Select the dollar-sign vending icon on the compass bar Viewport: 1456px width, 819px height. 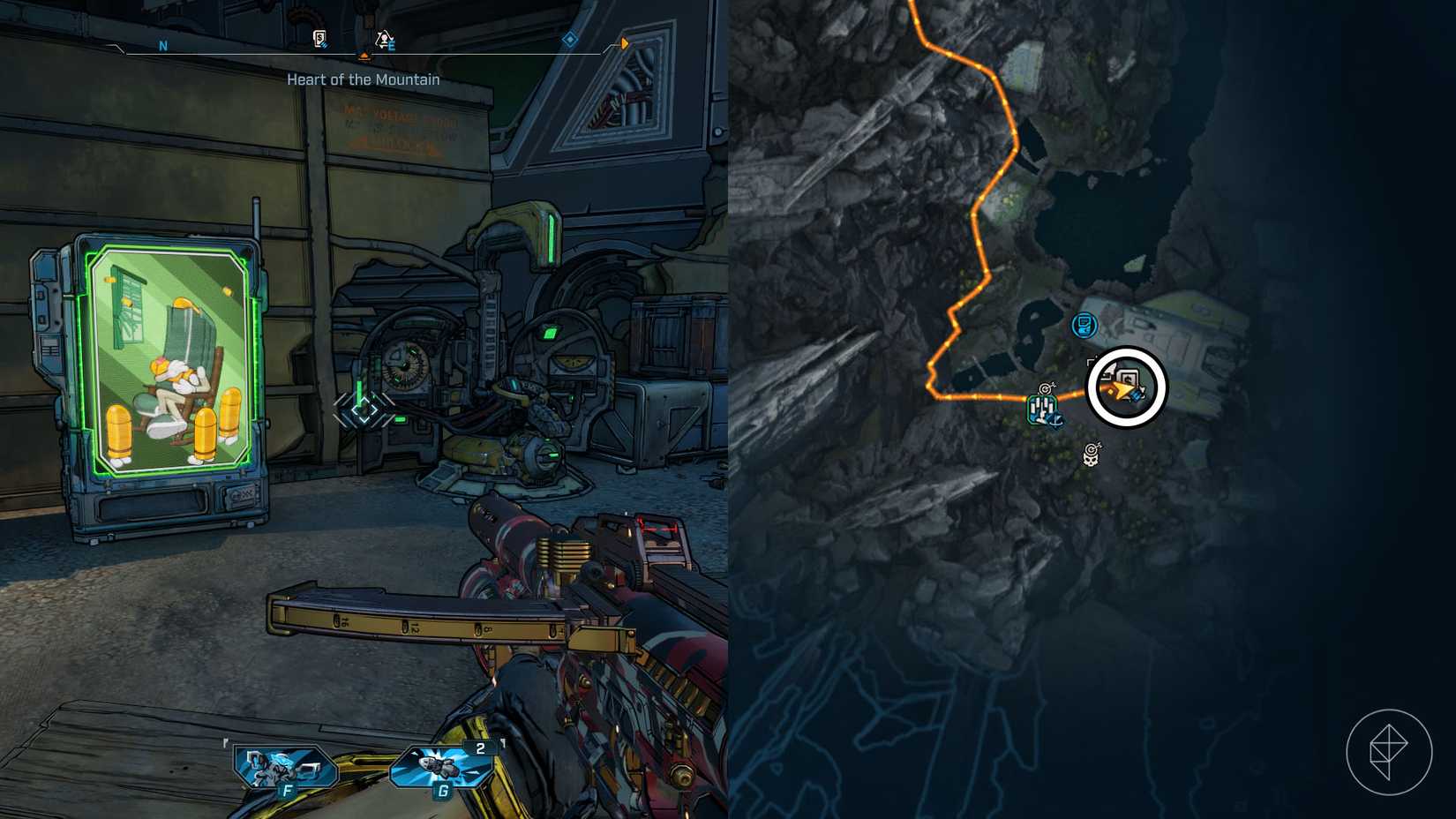pos(319,37)
